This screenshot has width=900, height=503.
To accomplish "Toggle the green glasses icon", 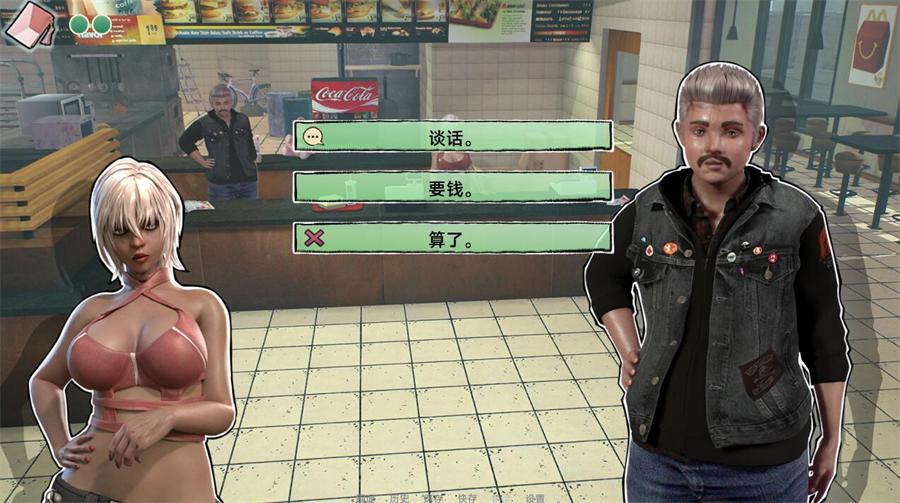I will pos(90,23).
